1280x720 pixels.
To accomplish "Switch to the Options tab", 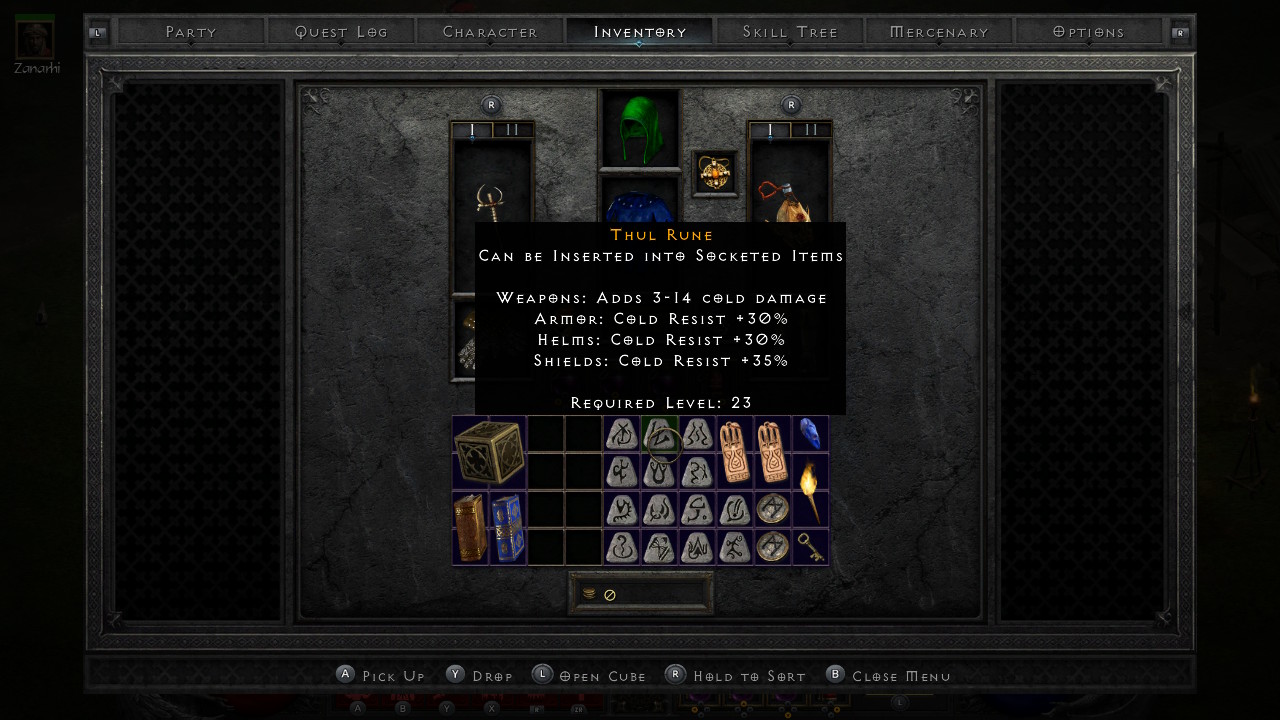I will 1089,32.
